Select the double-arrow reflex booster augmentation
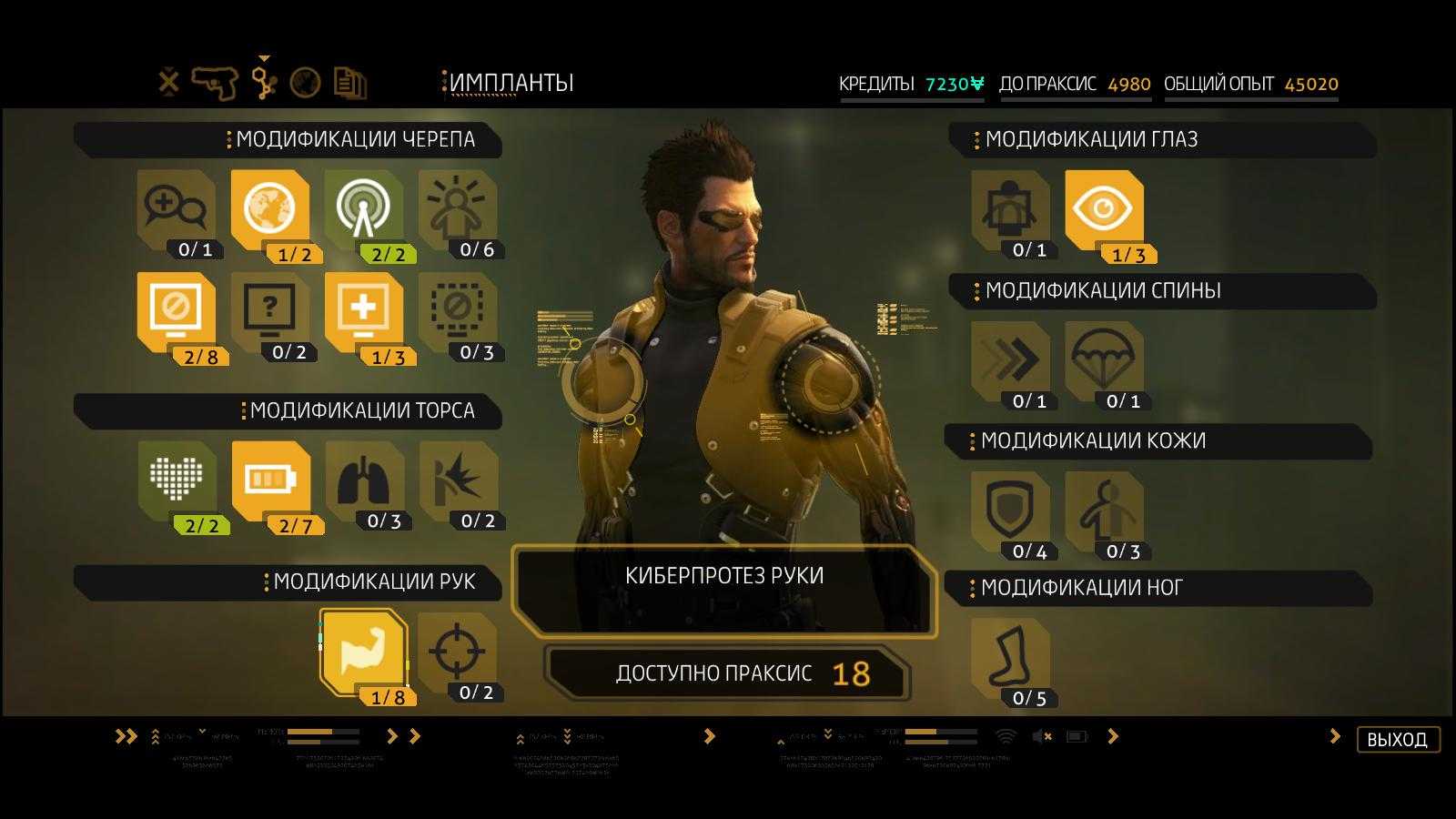This screenshot has width=1456, height=819. tap(1010, 361)
